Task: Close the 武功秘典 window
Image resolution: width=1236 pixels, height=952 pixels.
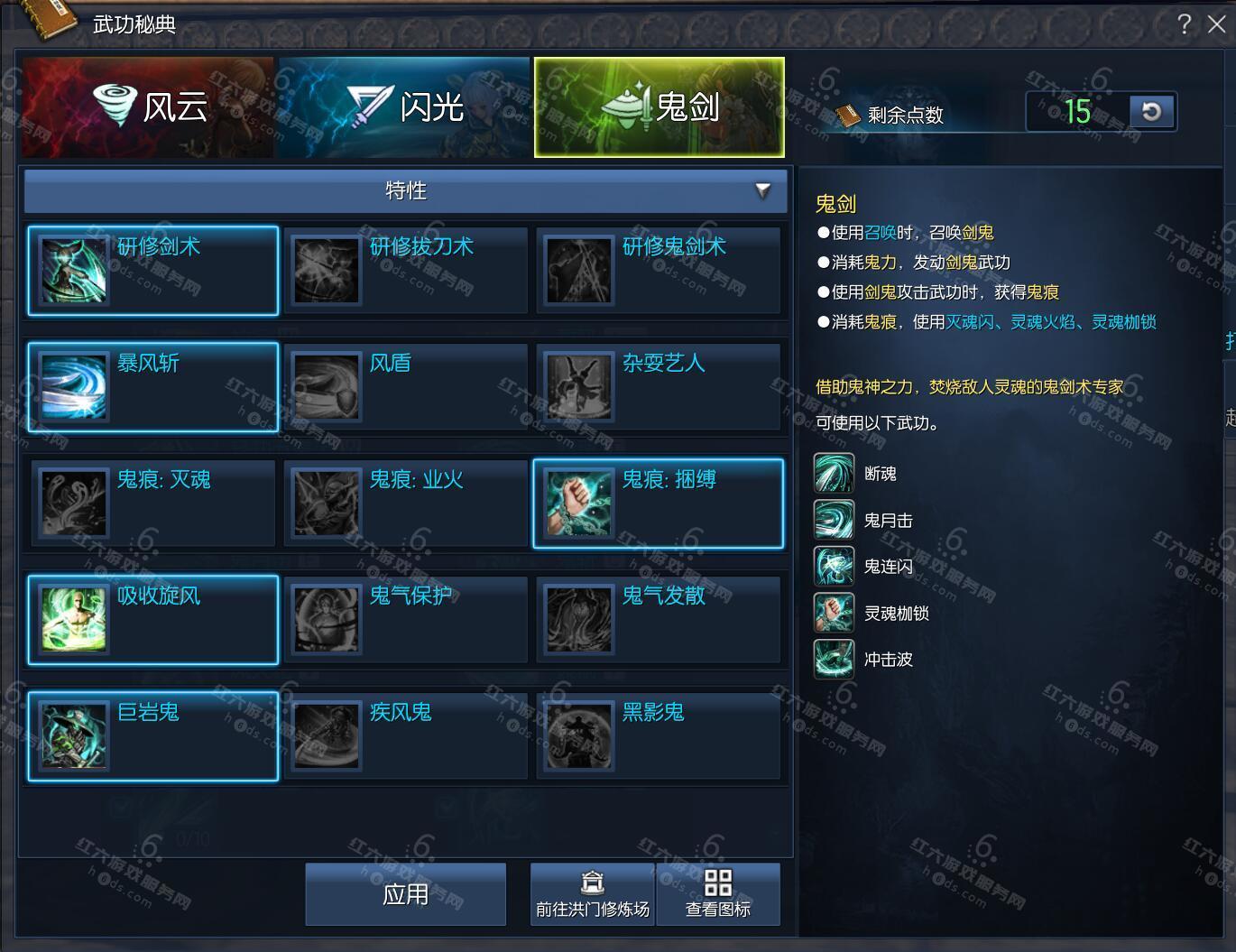Action: pyautogui.click(x=1216, y=24)
